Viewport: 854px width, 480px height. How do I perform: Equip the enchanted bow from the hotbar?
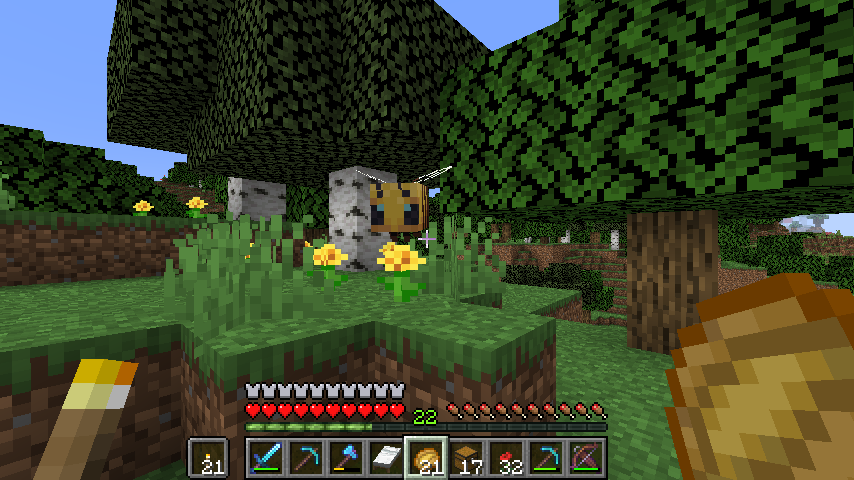(585, 458)
